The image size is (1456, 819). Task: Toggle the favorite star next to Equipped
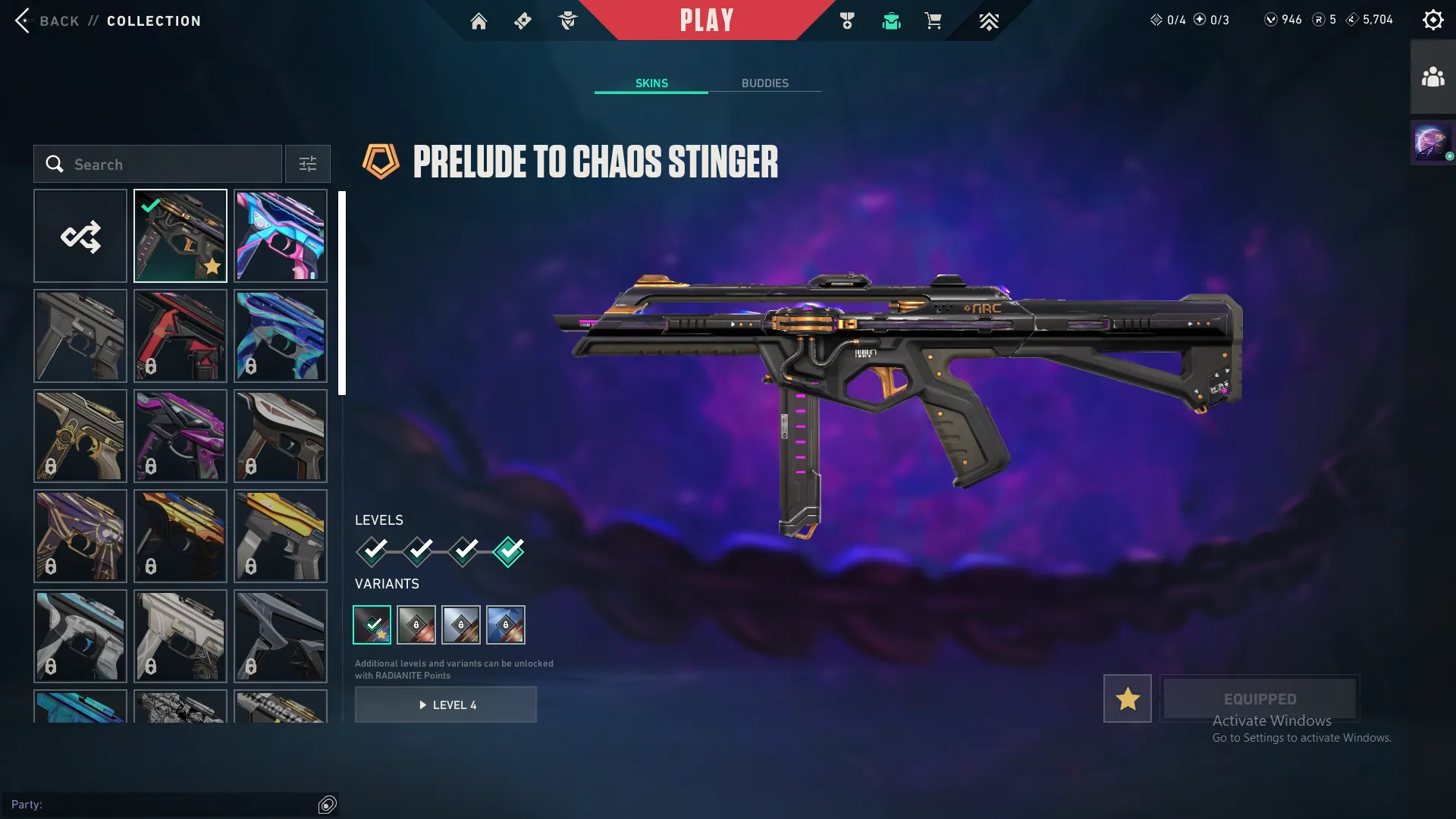coord(1127,698)
